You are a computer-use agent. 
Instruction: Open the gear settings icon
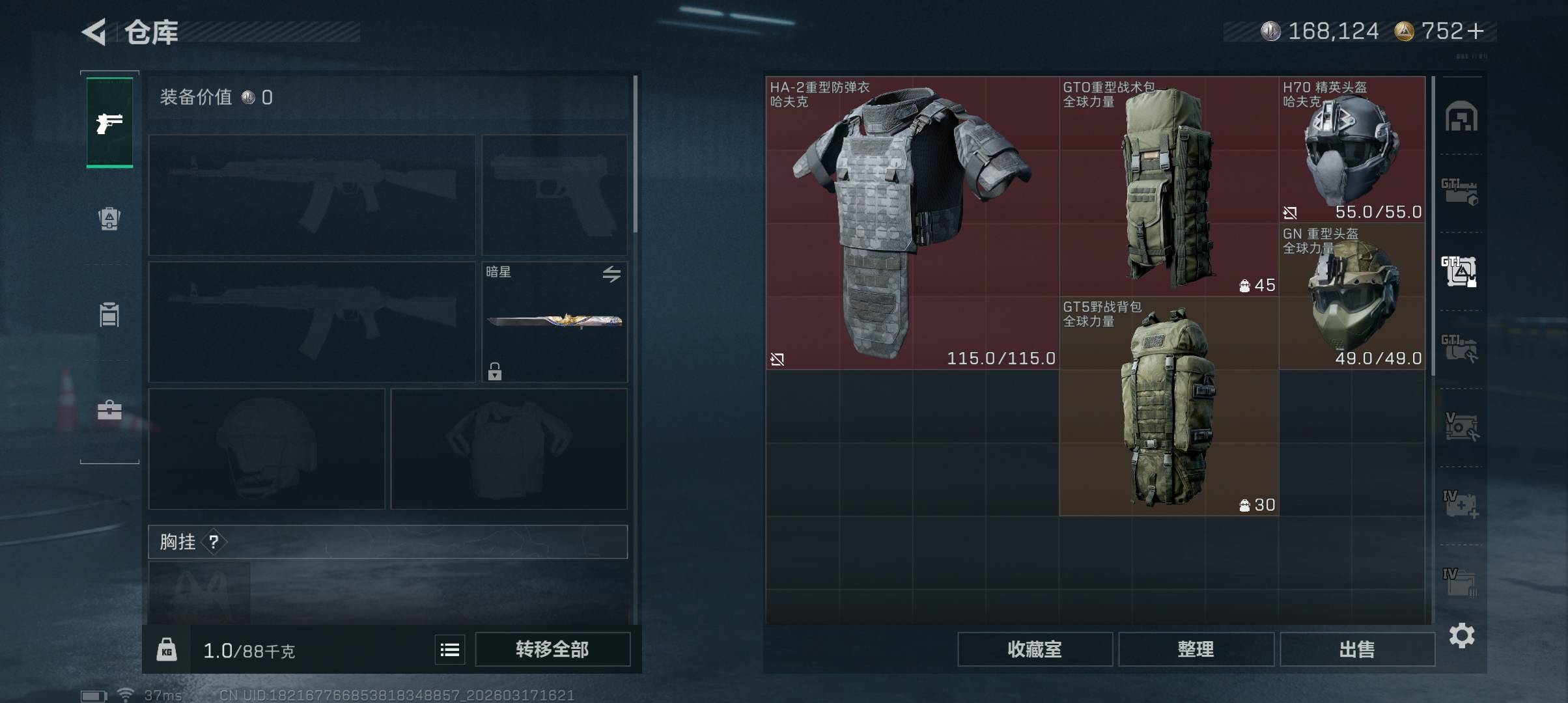tap(1461, 635)
